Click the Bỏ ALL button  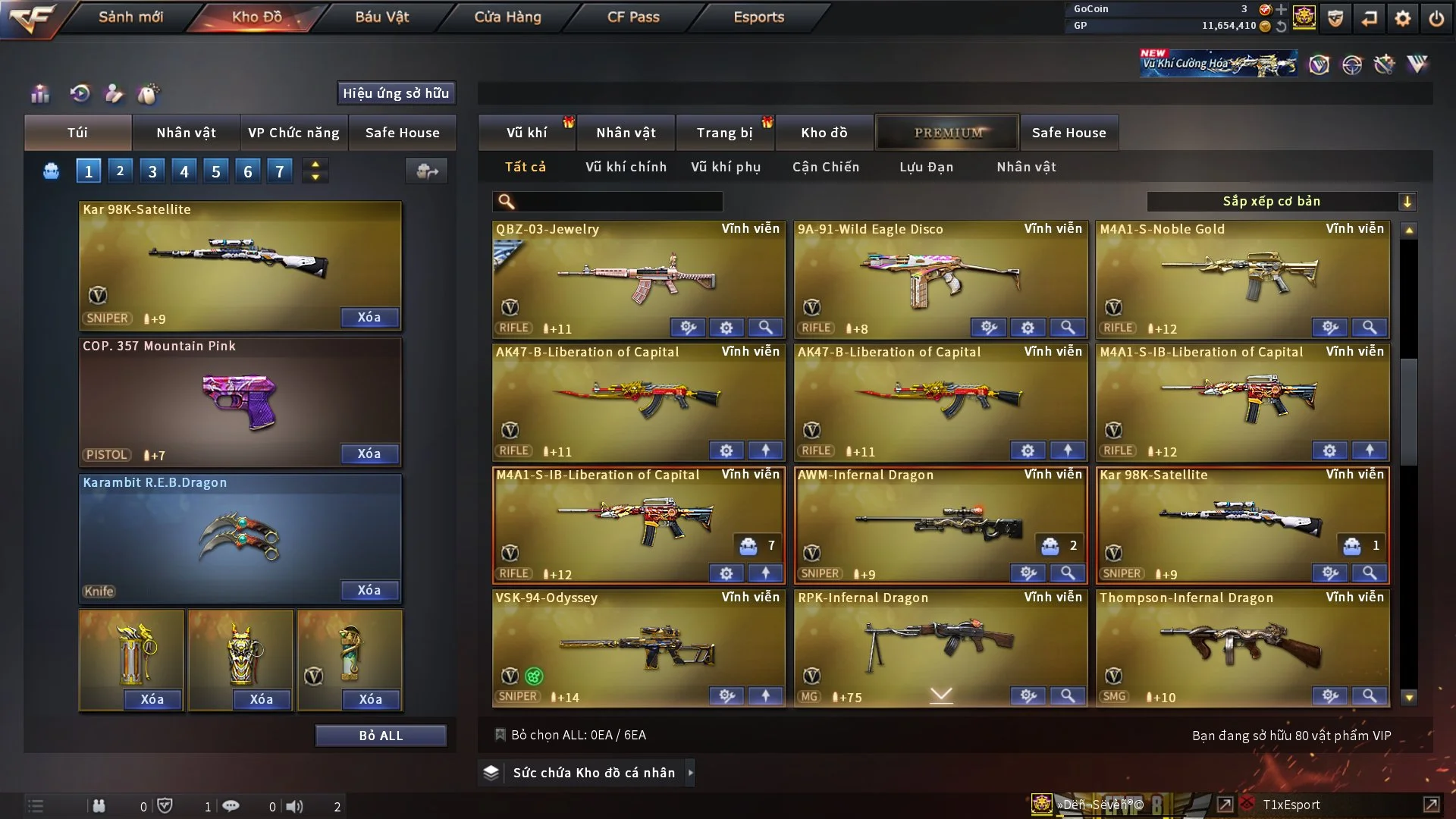coord(381,736)
